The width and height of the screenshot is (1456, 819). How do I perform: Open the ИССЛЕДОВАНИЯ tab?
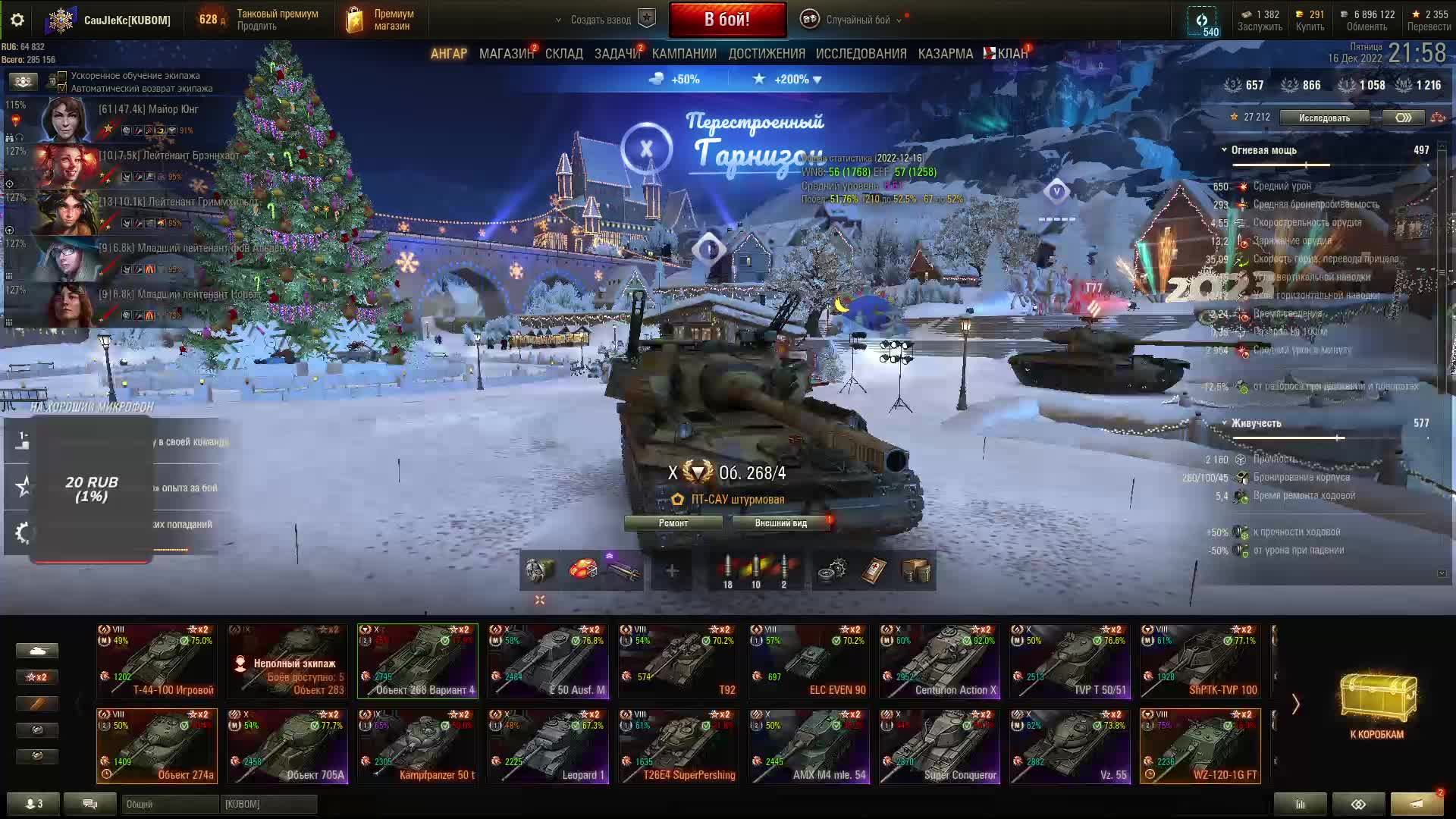click(861, 54)
